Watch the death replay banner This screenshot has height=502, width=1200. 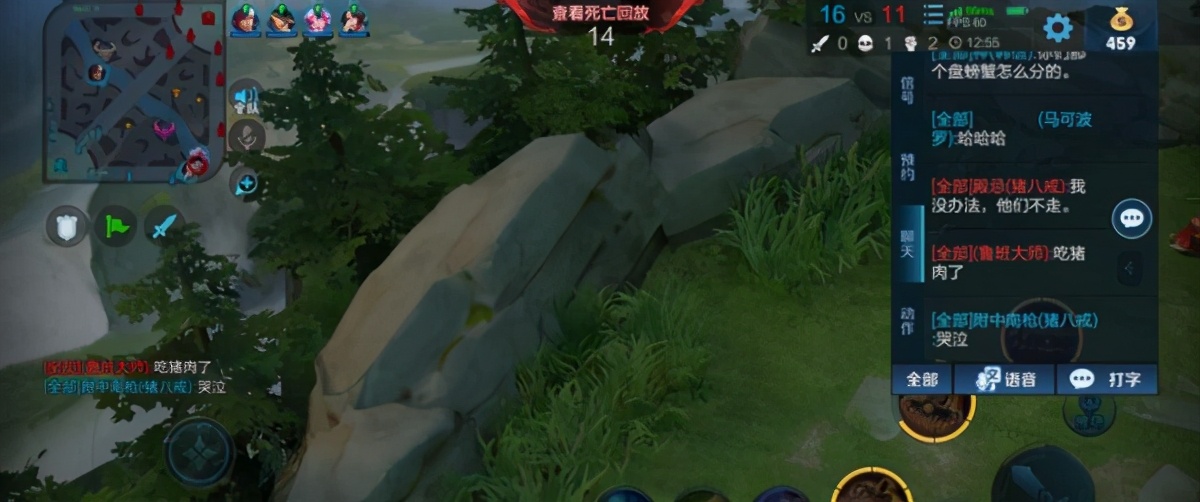pos(600,14)
